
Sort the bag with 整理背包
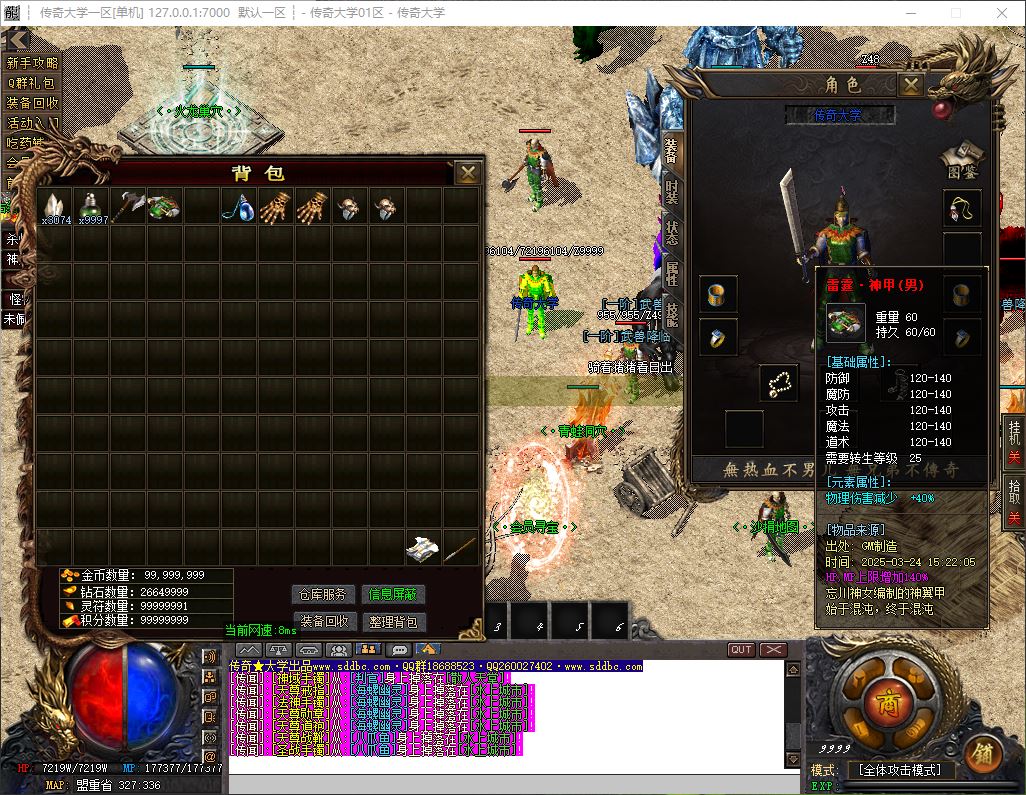pos(393,621)
